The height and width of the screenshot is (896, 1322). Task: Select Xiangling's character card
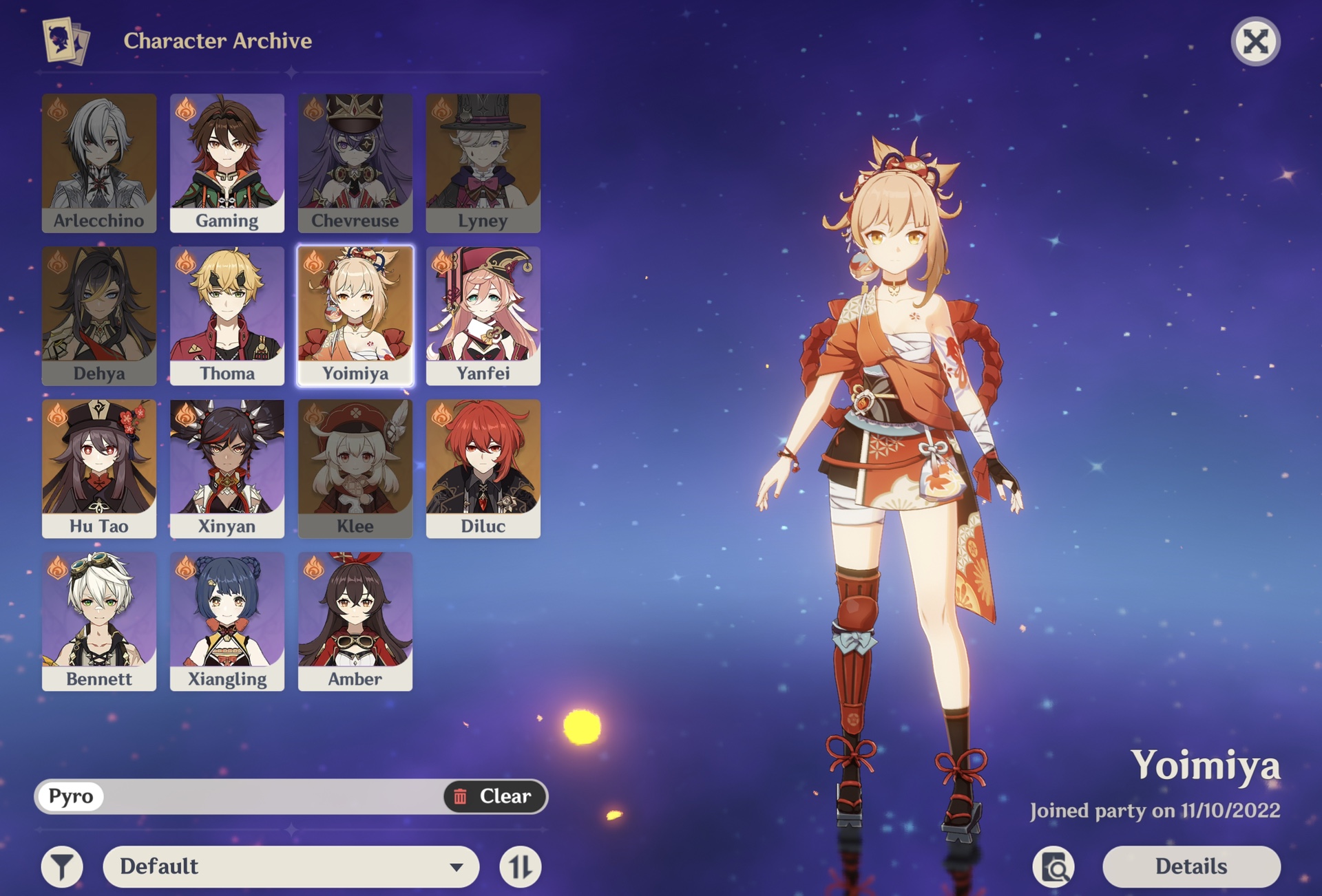(227, 621)
